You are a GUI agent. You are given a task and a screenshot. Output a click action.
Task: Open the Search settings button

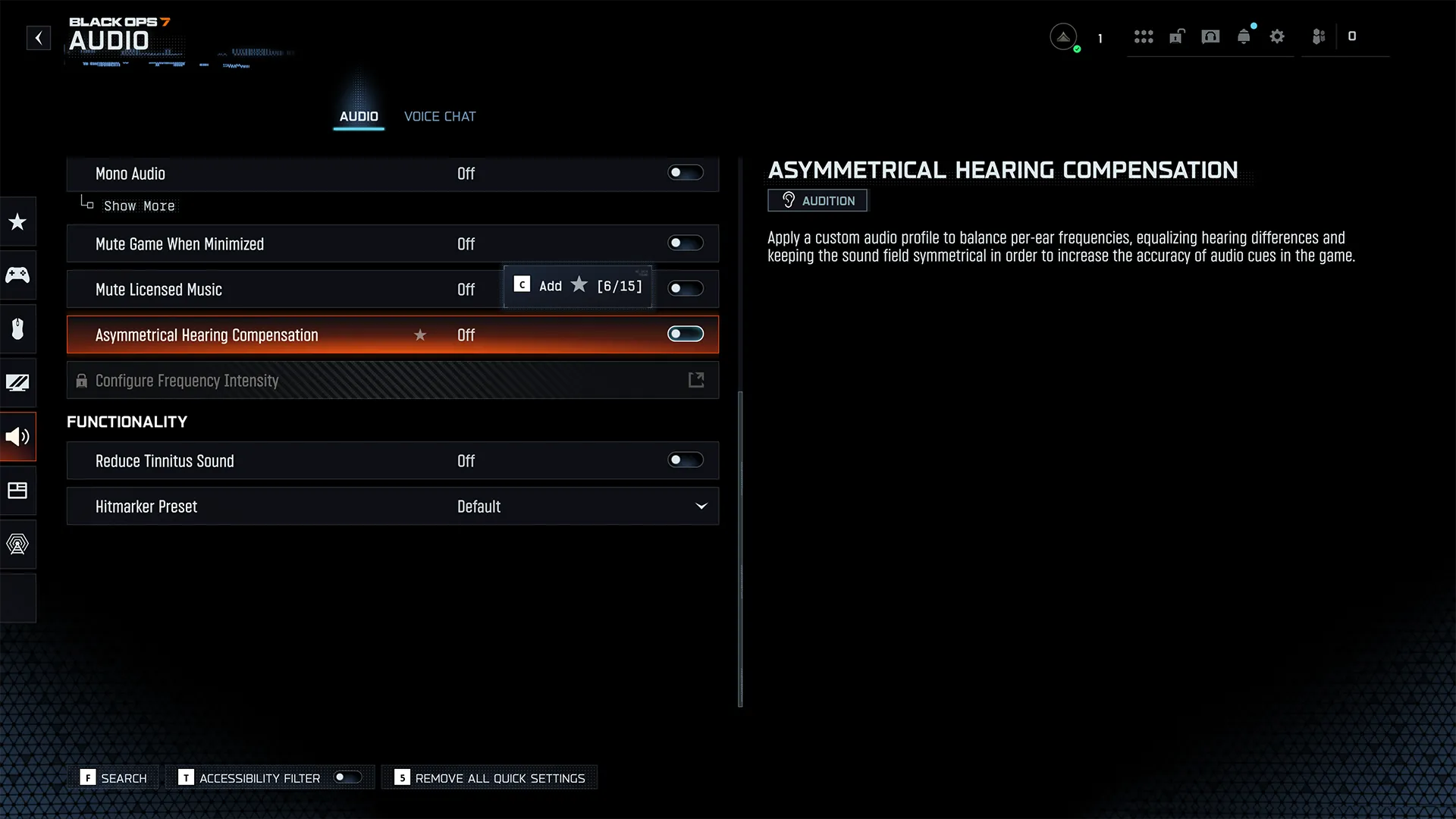[114, 778]
